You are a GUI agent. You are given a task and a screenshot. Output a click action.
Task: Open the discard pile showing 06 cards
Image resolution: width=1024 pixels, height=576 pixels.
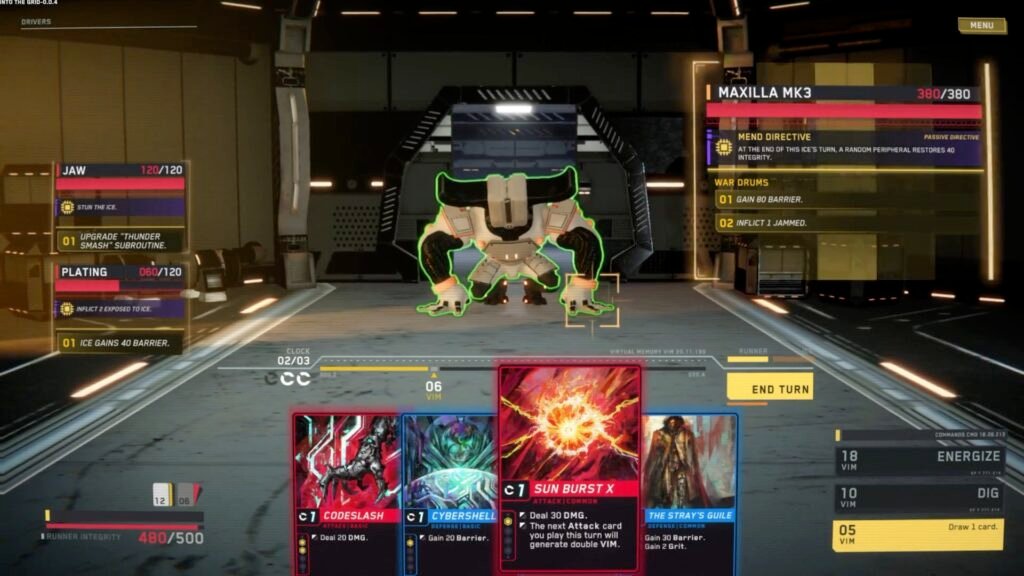click(186, 493)
